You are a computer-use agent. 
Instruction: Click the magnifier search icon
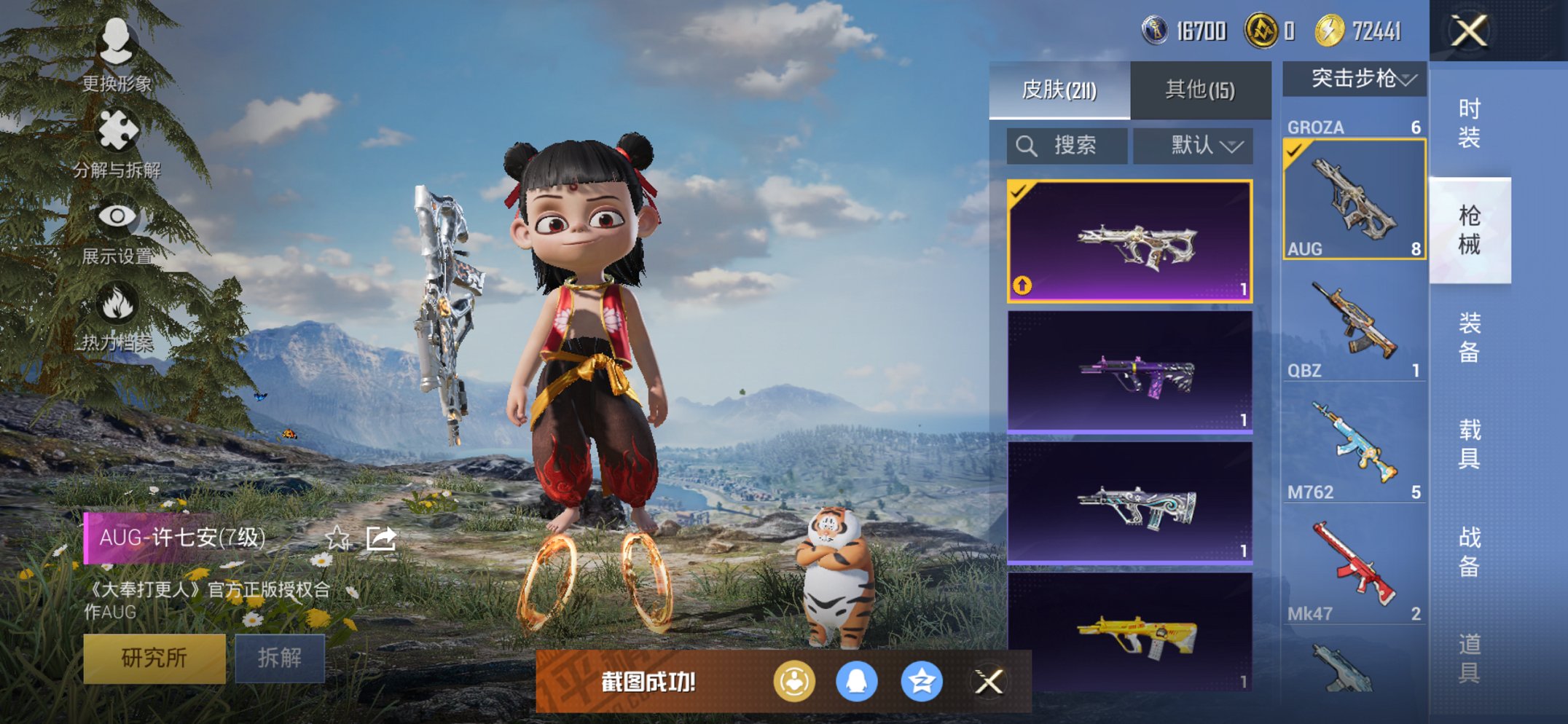click(x=1027, y=144)
